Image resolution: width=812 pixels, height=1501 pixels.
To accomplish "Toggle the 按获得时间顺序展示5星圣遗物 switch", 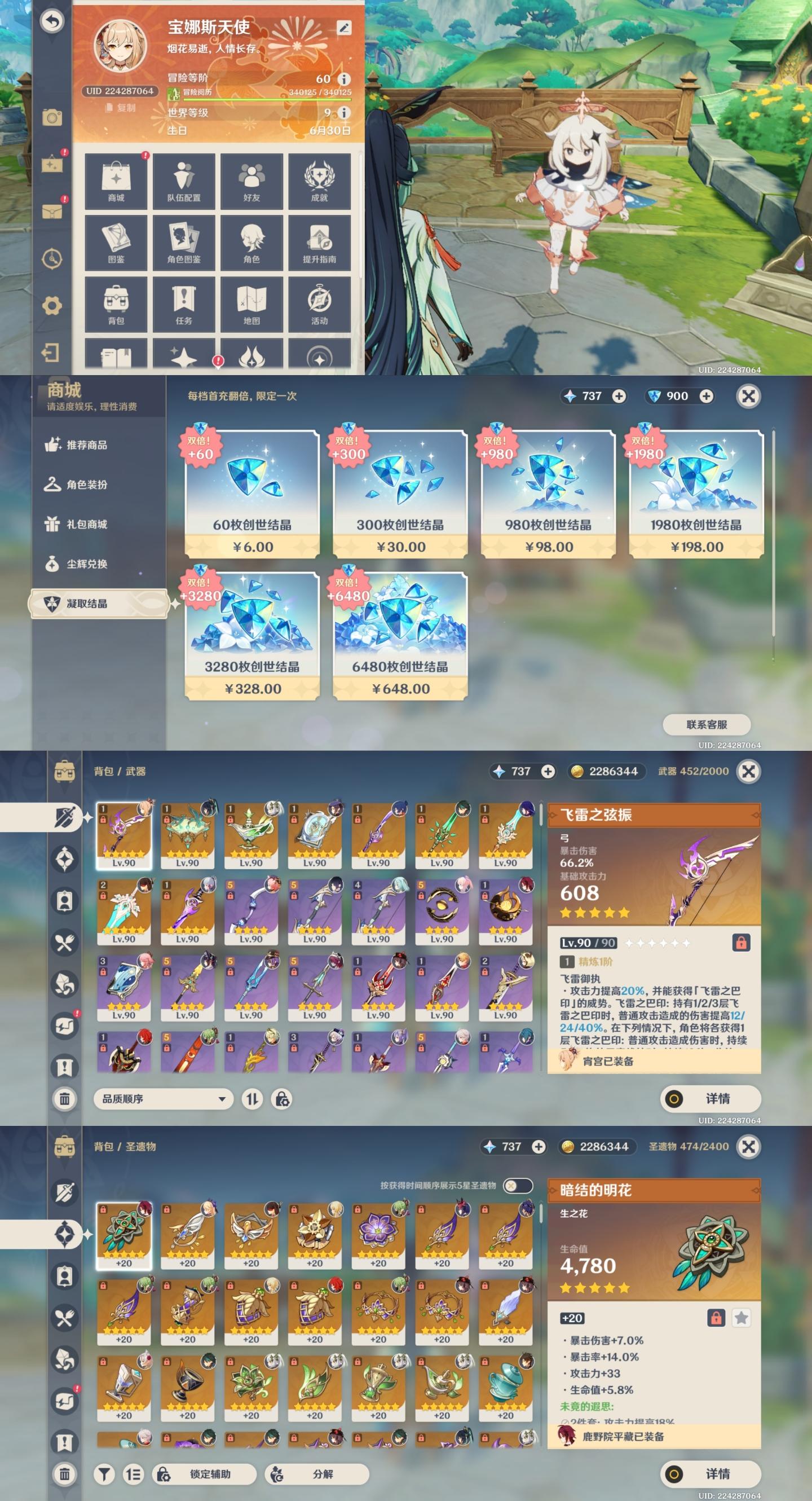I will point(517,1185).
